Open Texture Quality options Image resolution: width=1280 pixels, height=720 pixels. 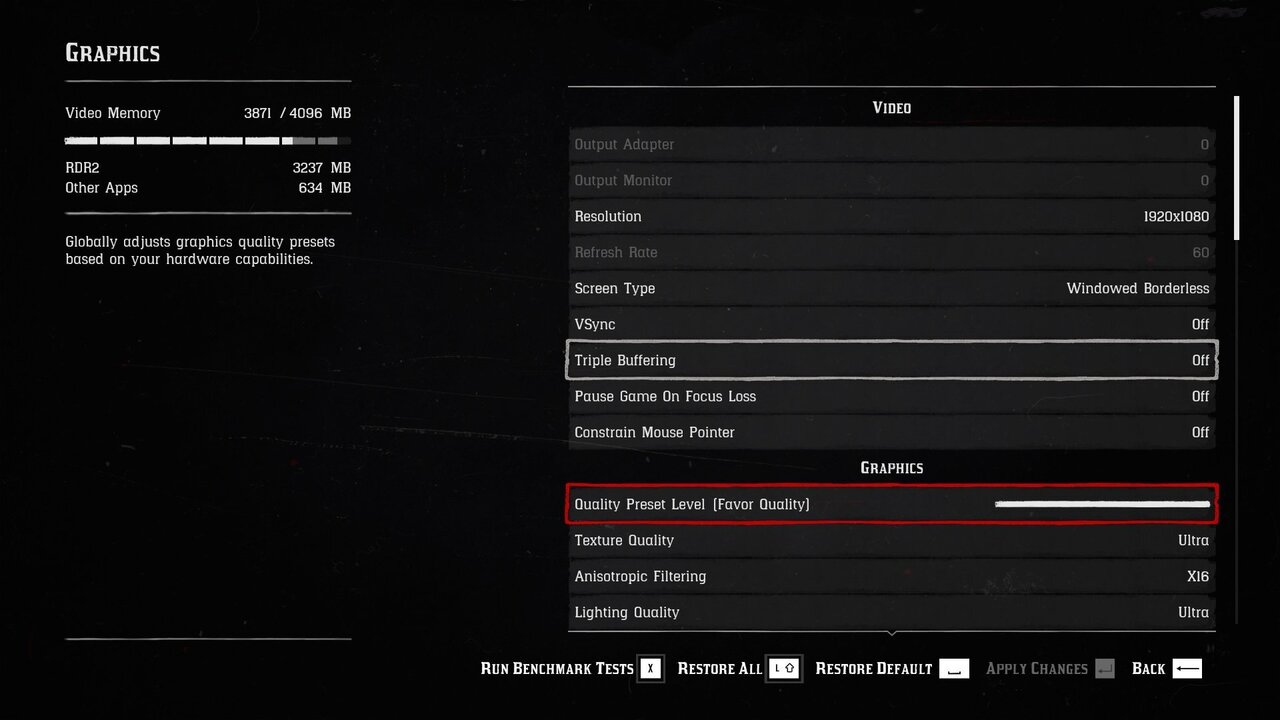(891, 540)
